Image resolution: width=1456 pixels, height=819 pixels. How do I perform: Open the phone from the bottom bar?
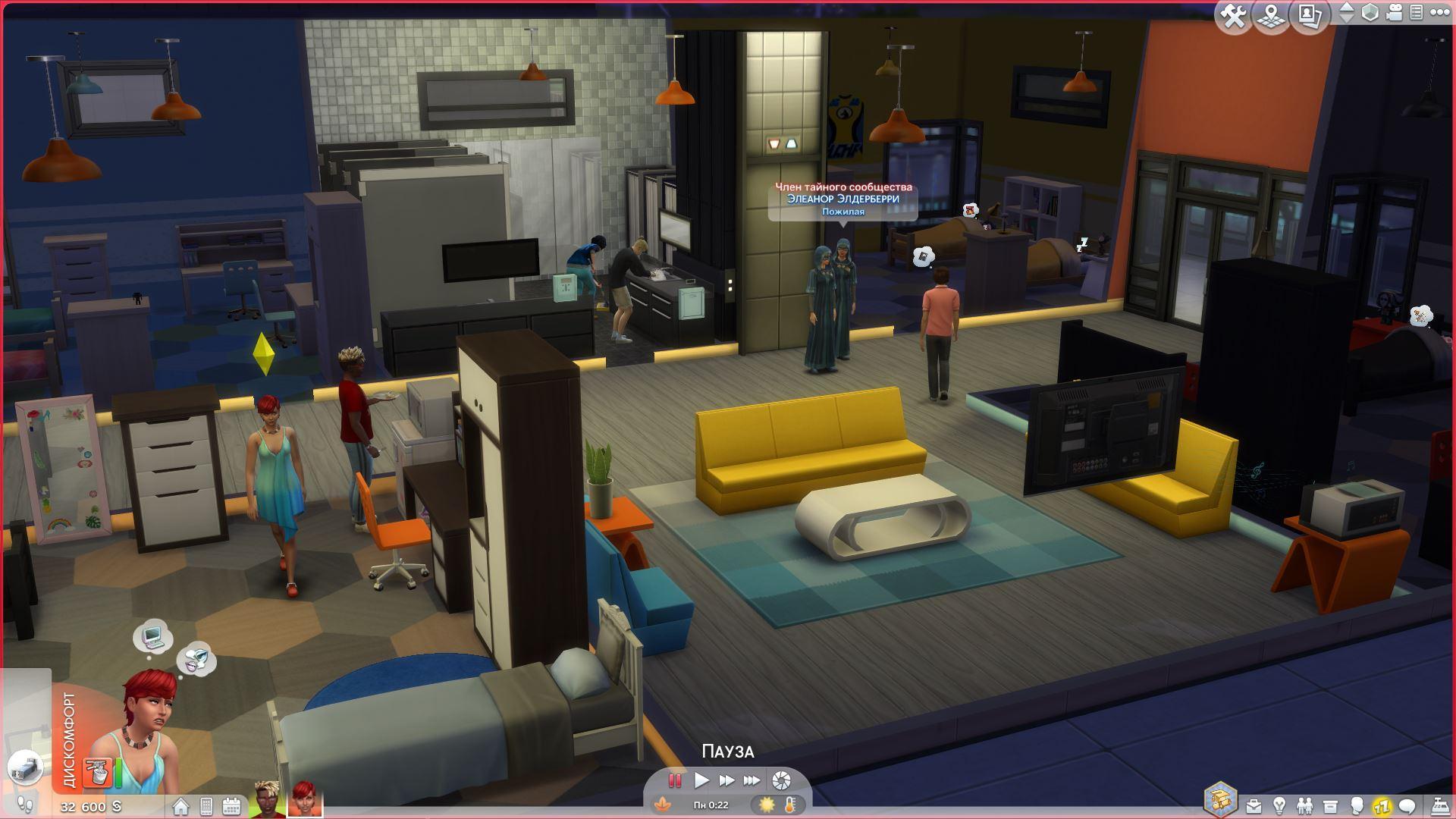(206, 806)
